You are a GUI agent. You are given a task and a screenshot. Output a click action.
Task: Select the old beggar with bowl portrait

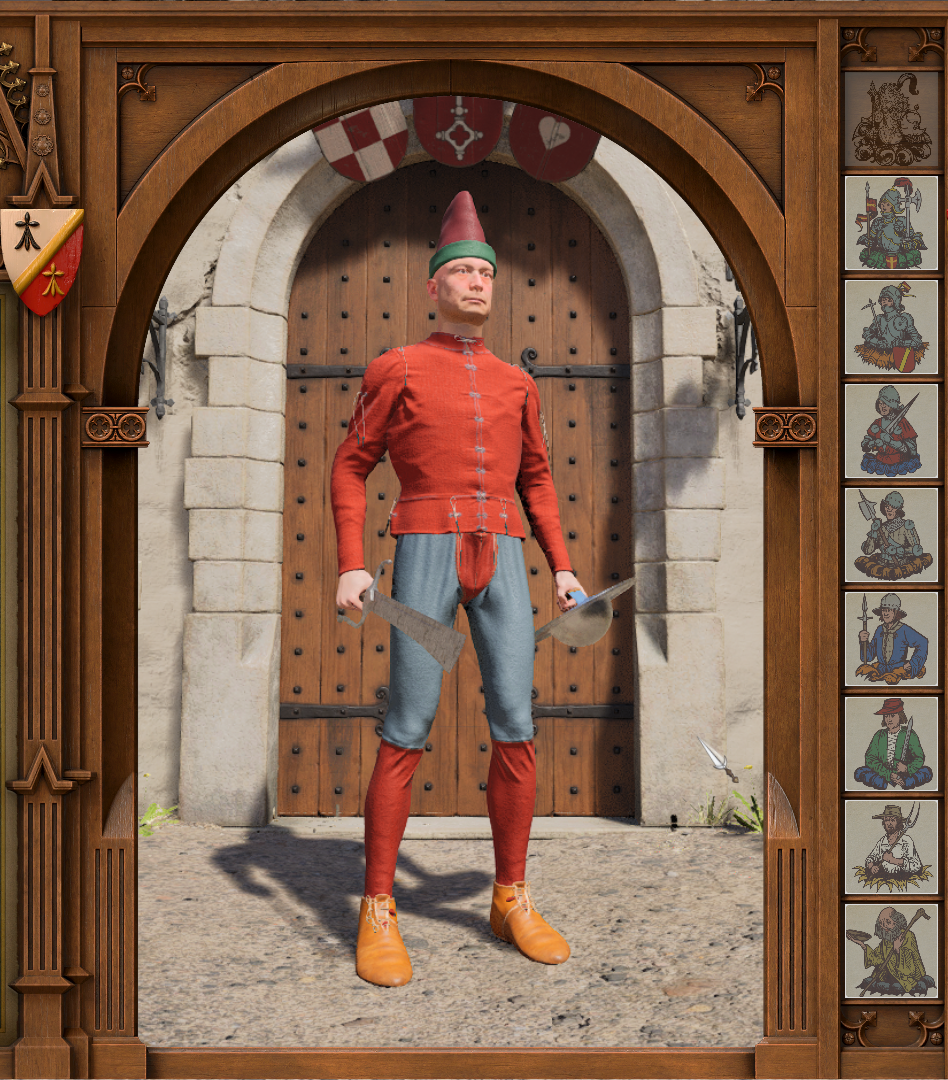click(x=892, y=951)
